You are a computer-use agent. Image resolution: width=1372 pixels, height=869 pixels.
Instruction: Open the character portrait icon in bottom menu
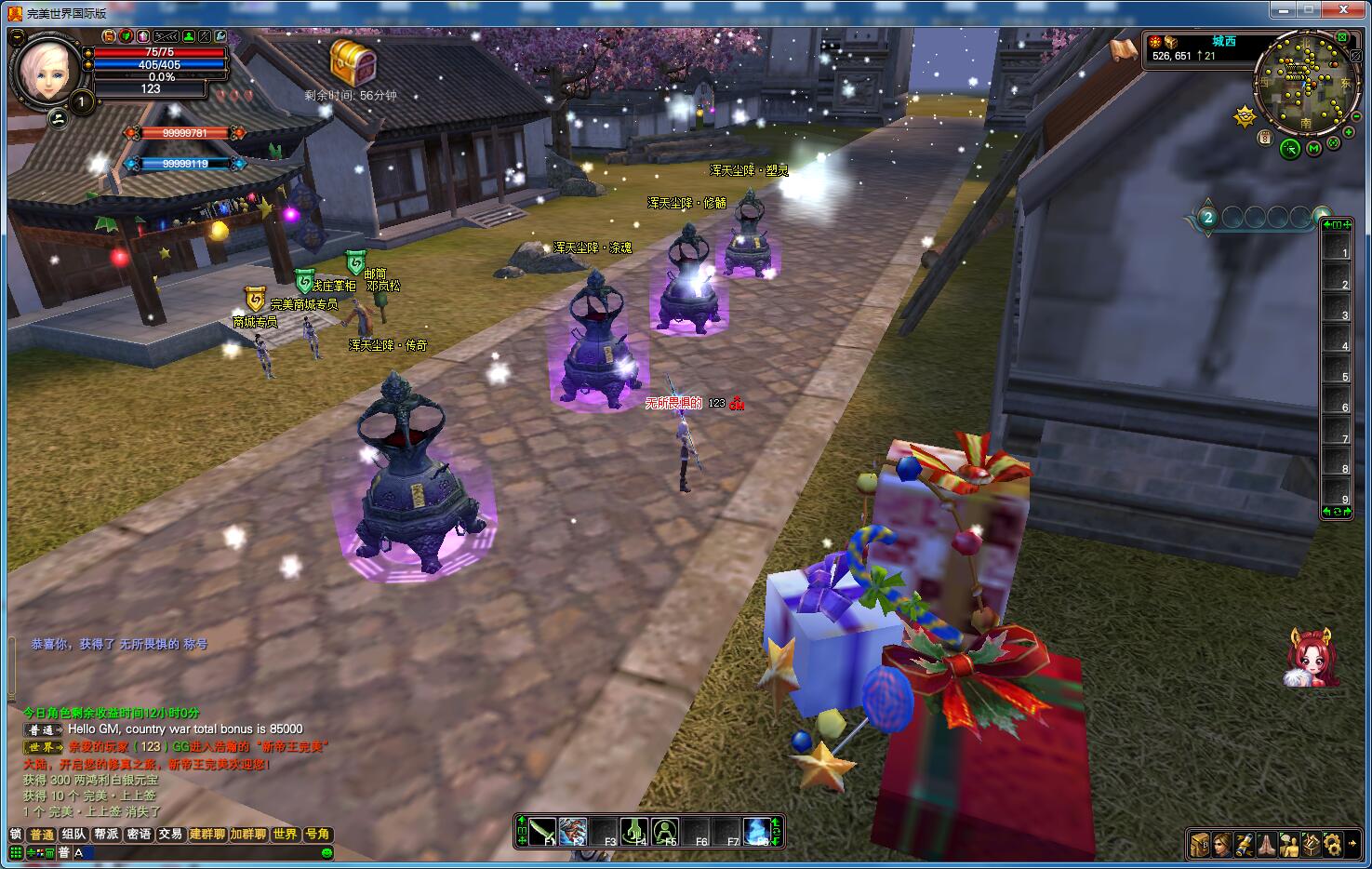1221,844
